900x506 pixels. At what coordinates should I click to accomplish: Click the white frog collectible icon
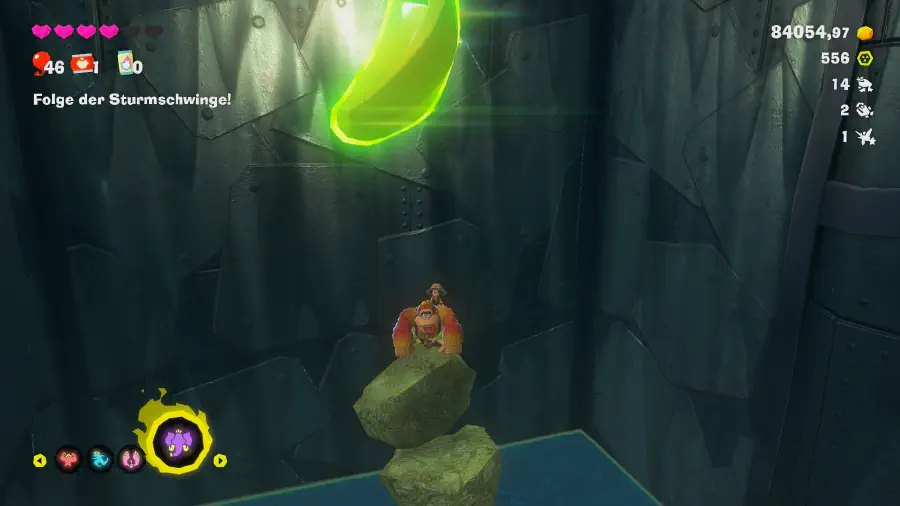click(x=866, y=85)
